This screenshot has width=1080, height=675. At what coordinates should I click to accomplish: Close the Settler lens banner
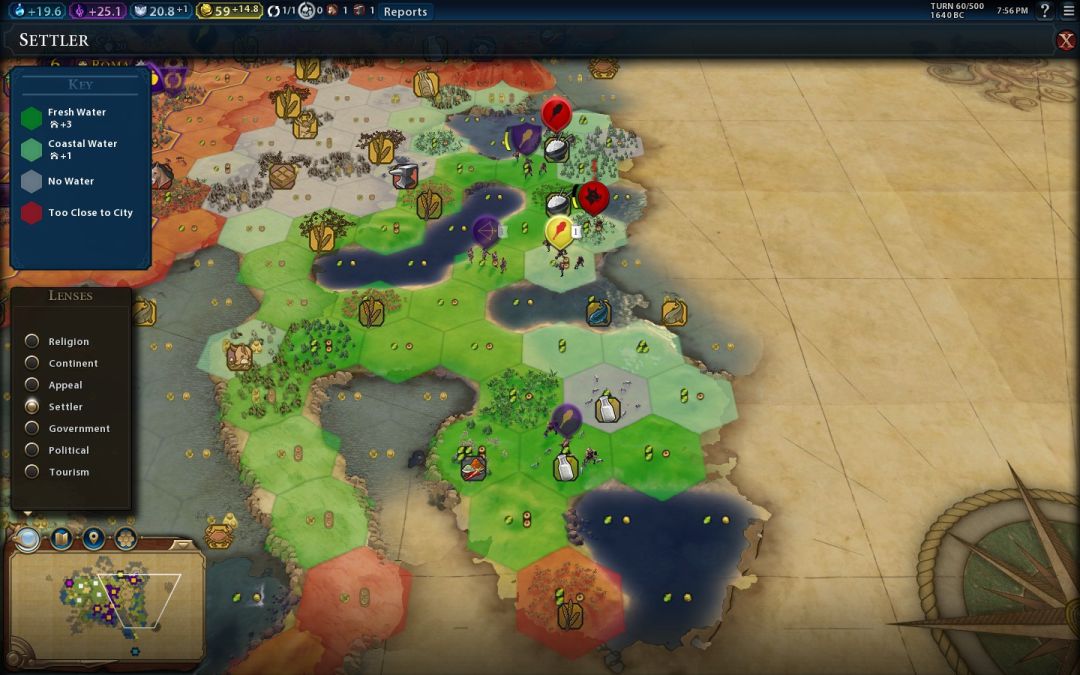click(x=1066, y=40)
